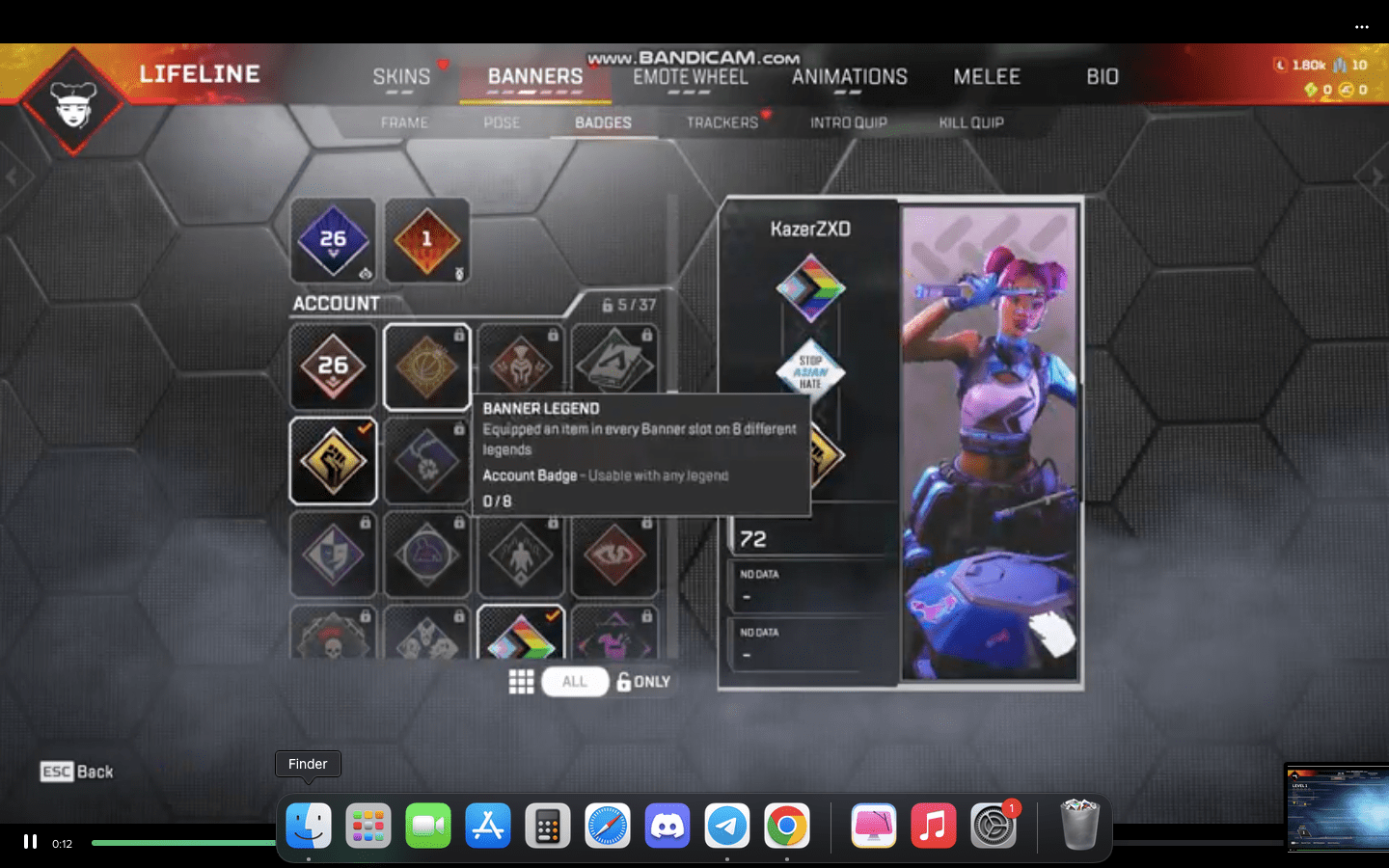1389x868 pixels.
Task: Open the three-dot menu at top right
Action: 1362,27
